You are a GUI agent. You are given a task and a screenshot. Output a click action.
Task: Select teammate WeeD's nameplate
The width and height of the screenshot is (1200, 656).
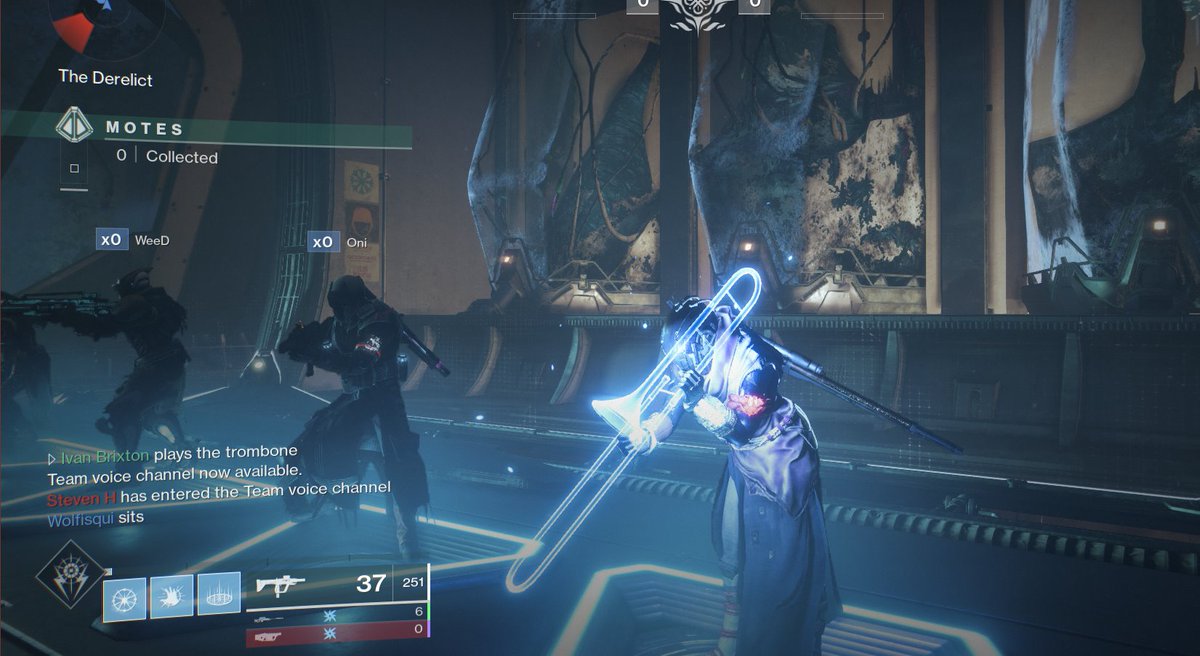pos(147,240)
